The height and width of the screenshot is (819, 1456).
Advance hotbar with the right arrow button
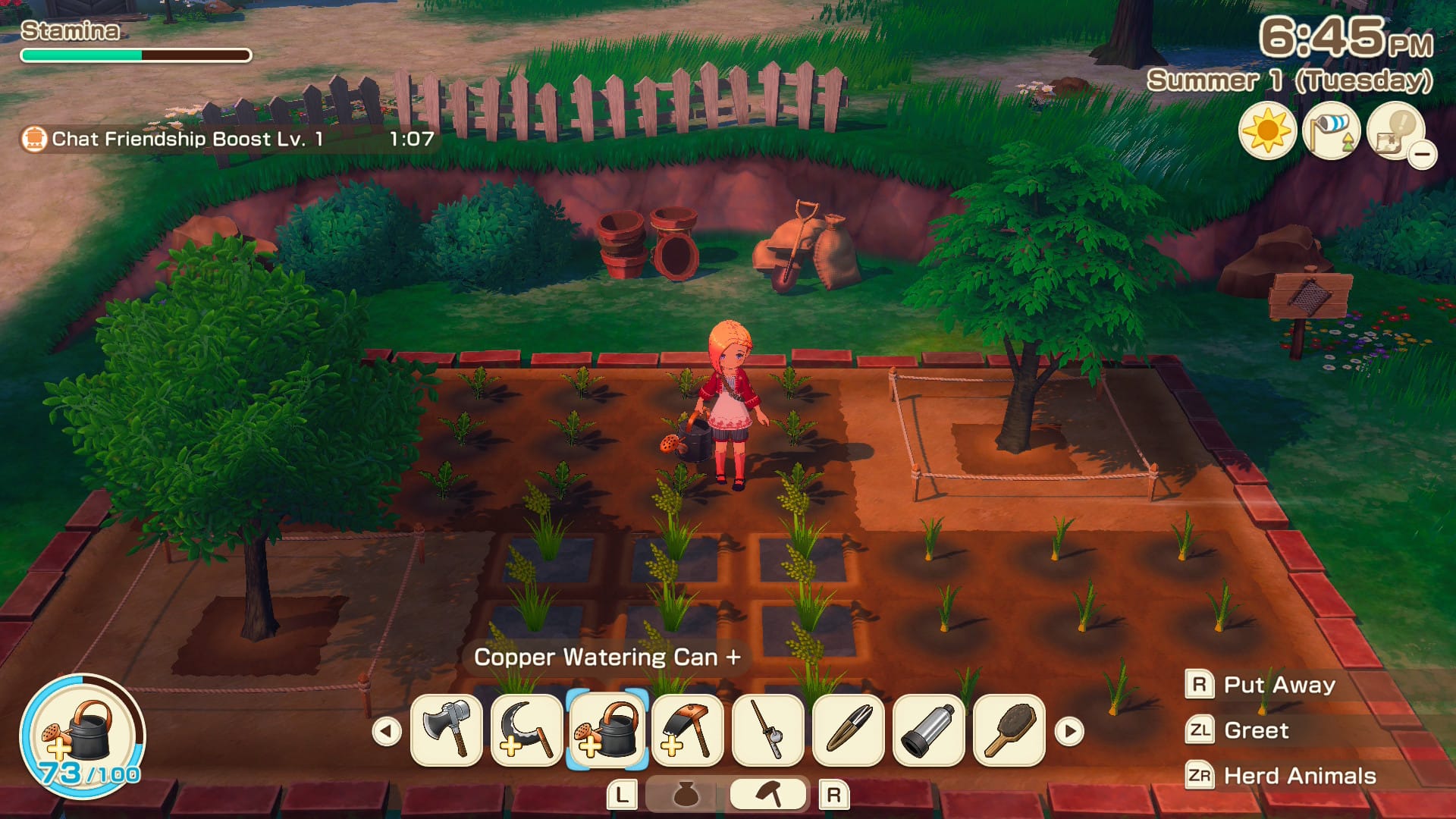(1070, 731)
